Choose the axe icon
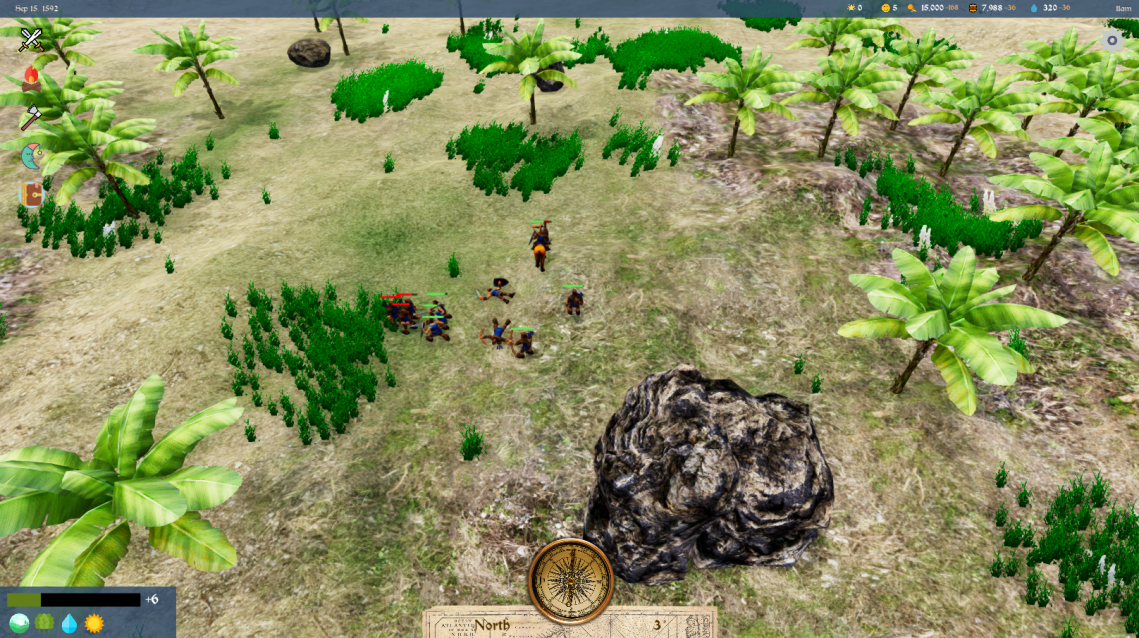 coord(32,117)
